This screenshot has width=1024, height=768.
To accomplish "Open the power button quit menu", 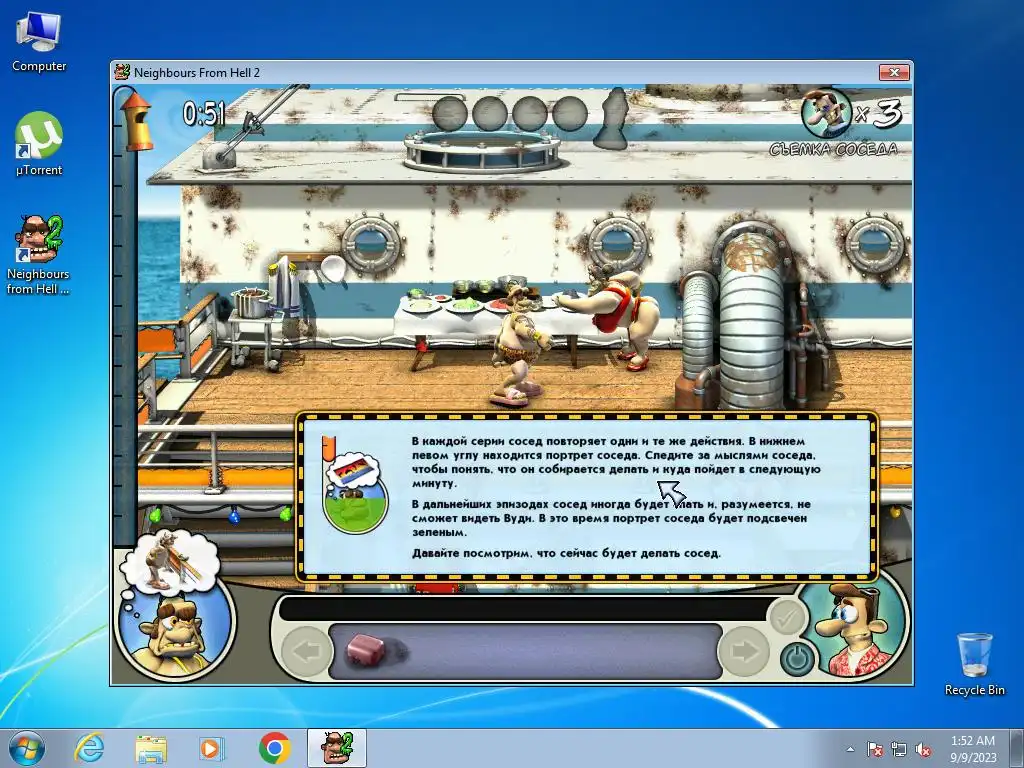I will (796, 658).
